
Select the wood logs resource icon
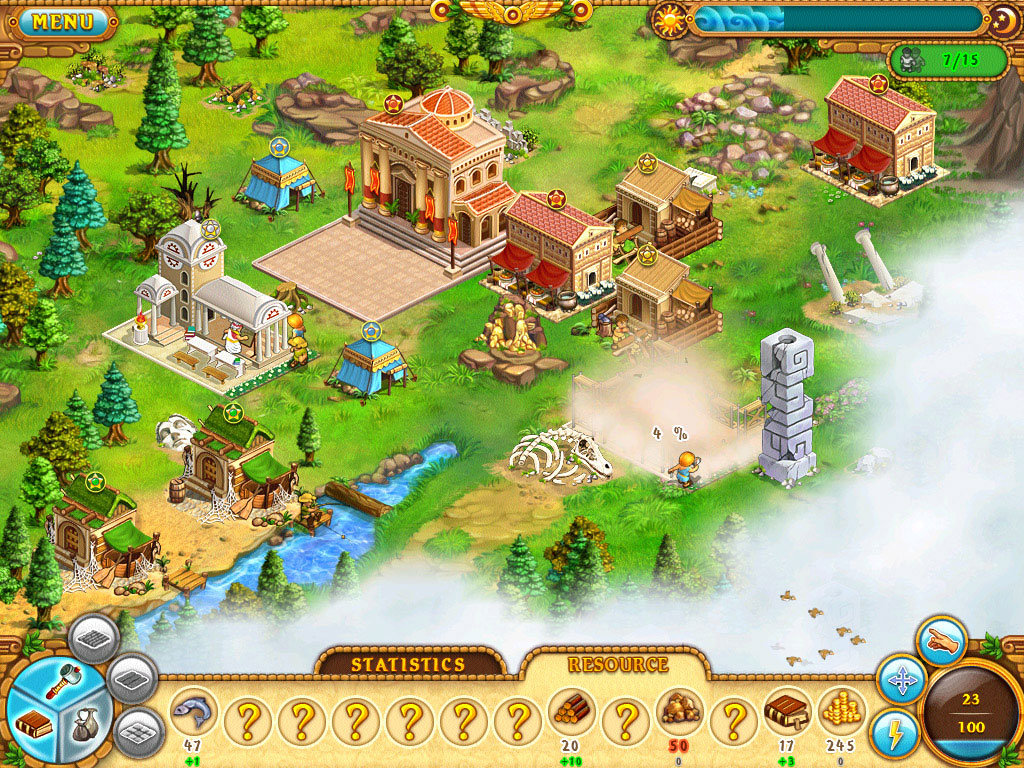(572, 713)
